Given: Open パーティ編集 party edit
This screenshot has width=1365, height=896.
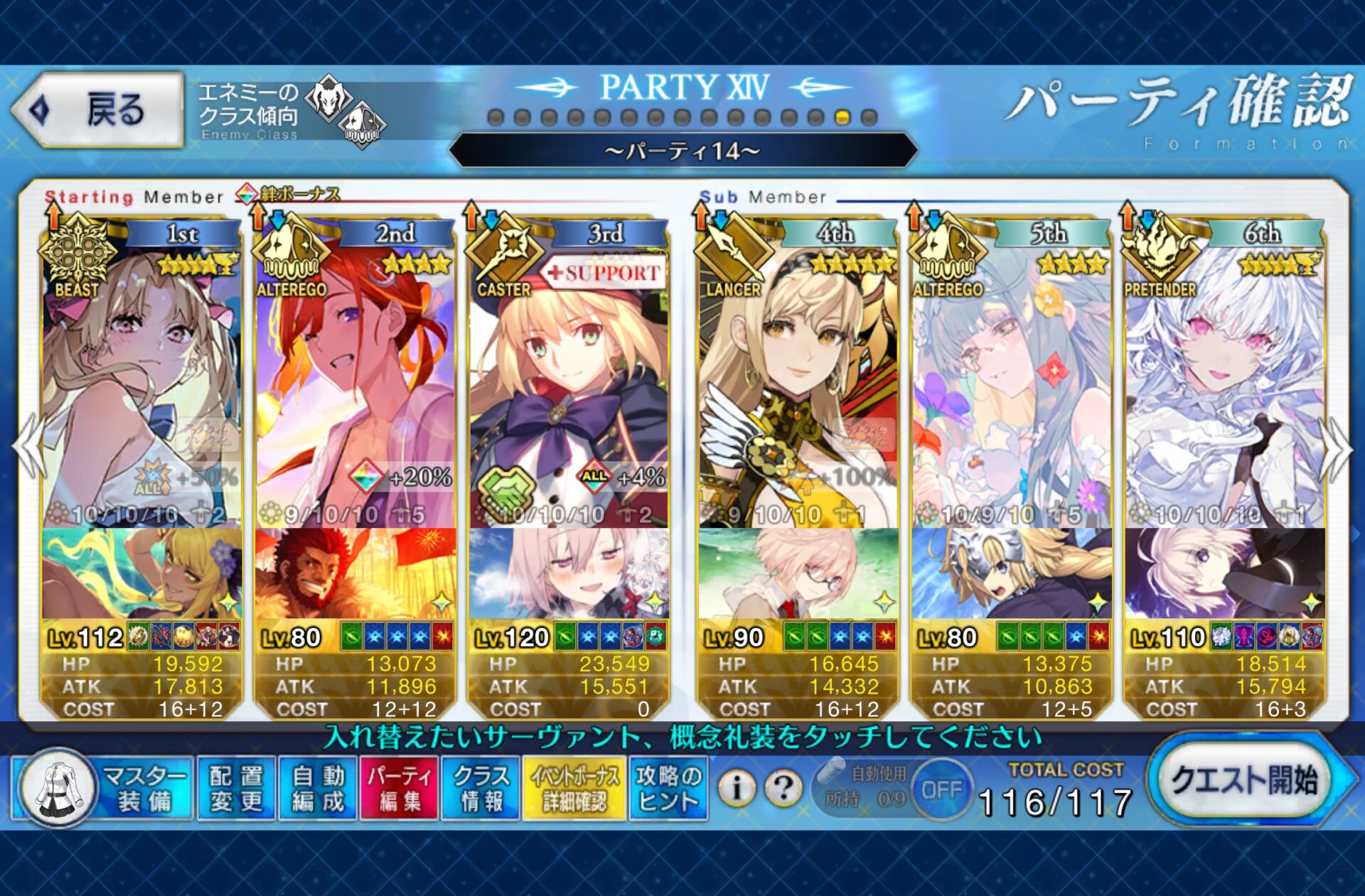Looking at the screenshot, I should coord(400,788).
